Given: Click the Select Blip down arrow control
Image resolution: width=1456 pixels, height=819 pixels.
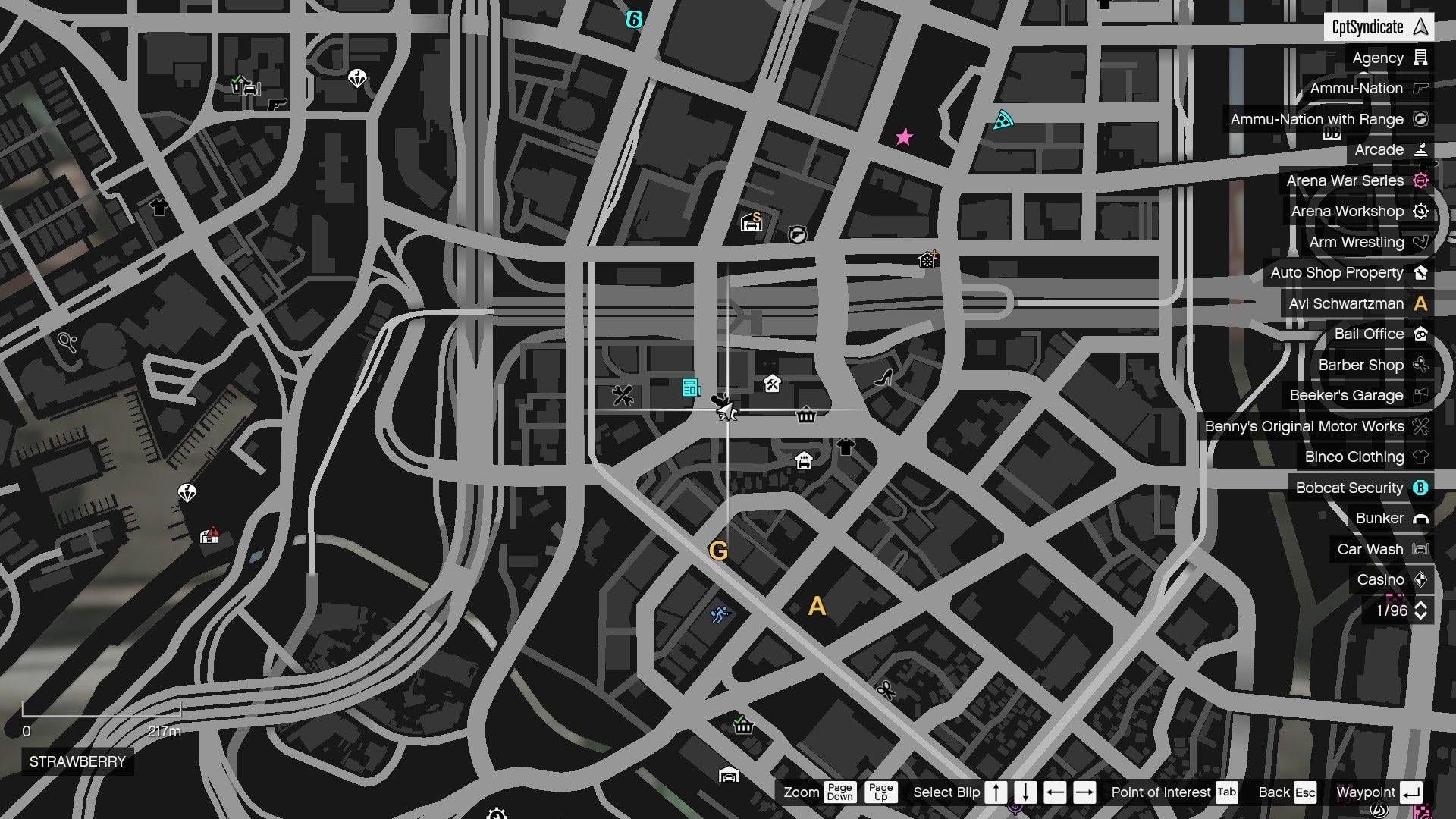Looking at the screenshot, I should pyautogui.click(x=1025, y=792).
